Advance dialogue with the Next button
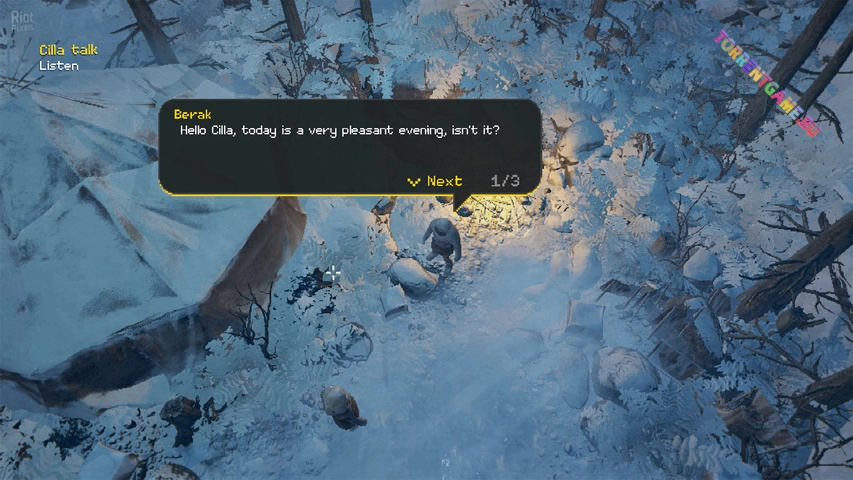853x480 pixels. pyautogui.click(x=436, y=181)
